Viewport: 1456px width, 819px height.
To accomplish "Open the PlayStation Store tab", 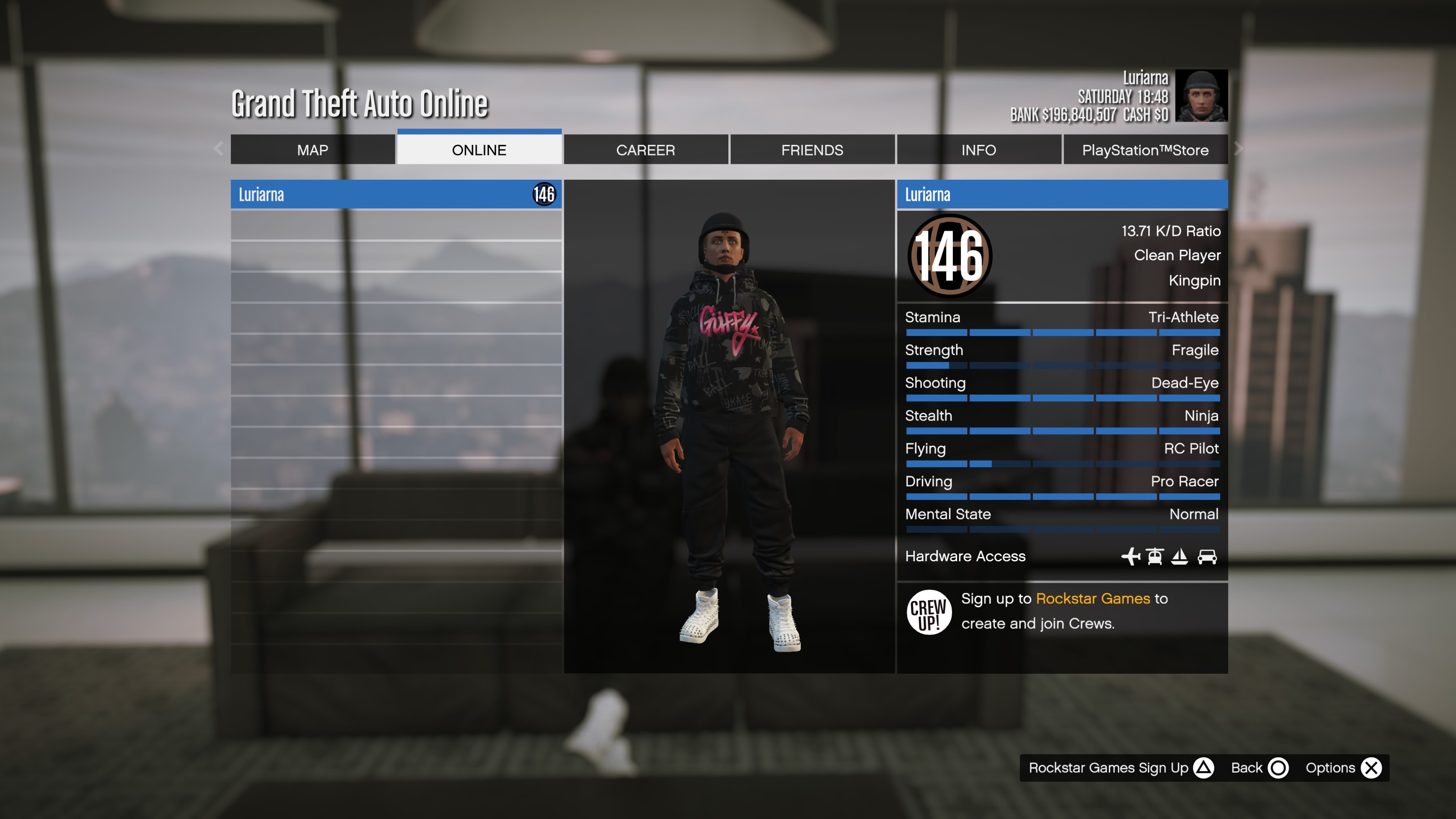I will point(1146,150).
